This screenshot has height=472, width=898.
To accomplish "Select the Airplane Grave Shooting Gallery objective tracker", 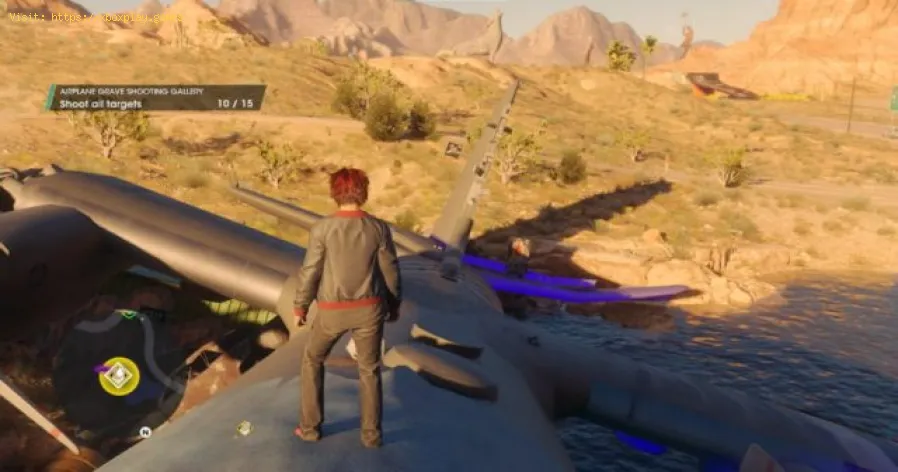I will pos(156,97).
